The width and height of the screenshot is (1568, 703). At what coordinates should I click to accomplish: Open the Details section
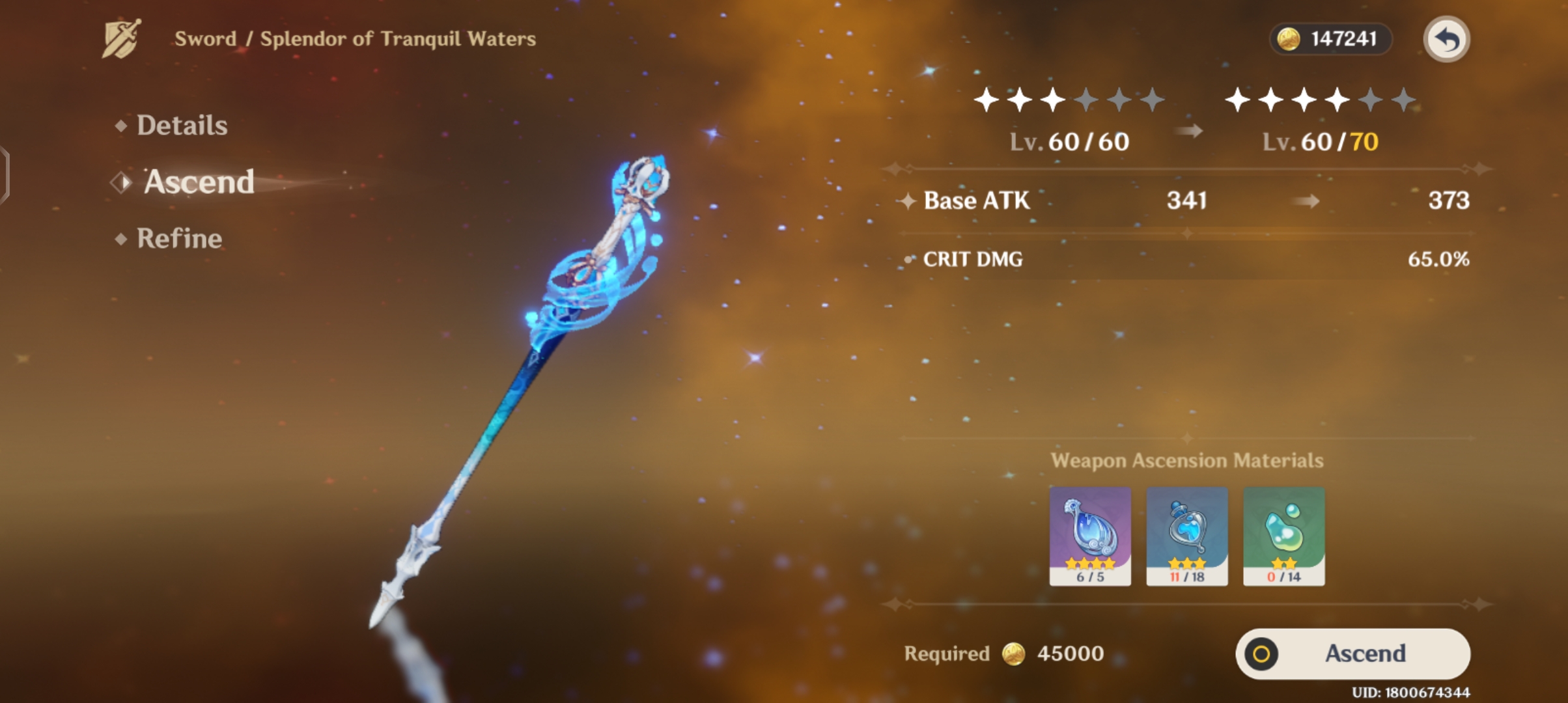(181, 125)
